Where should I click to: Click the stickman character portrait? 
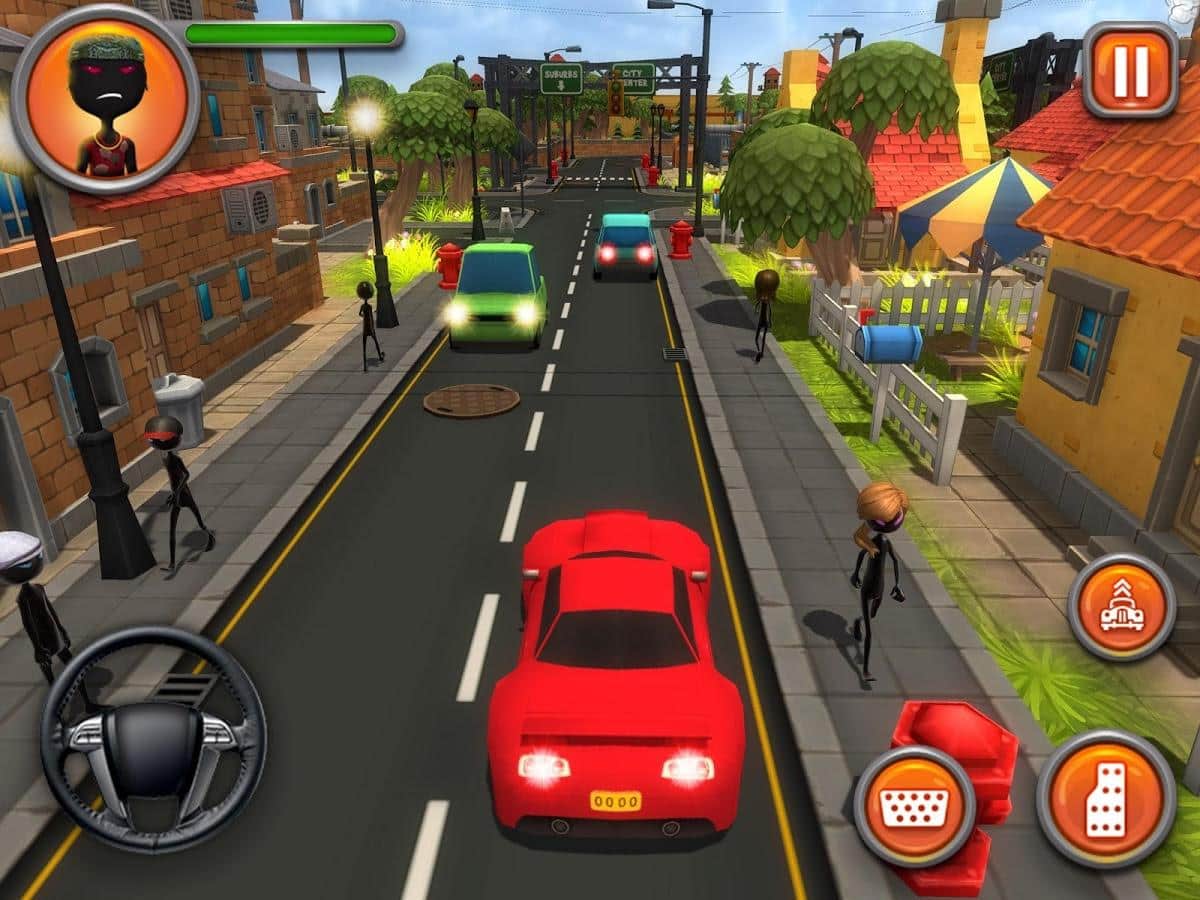click(106, 99)
